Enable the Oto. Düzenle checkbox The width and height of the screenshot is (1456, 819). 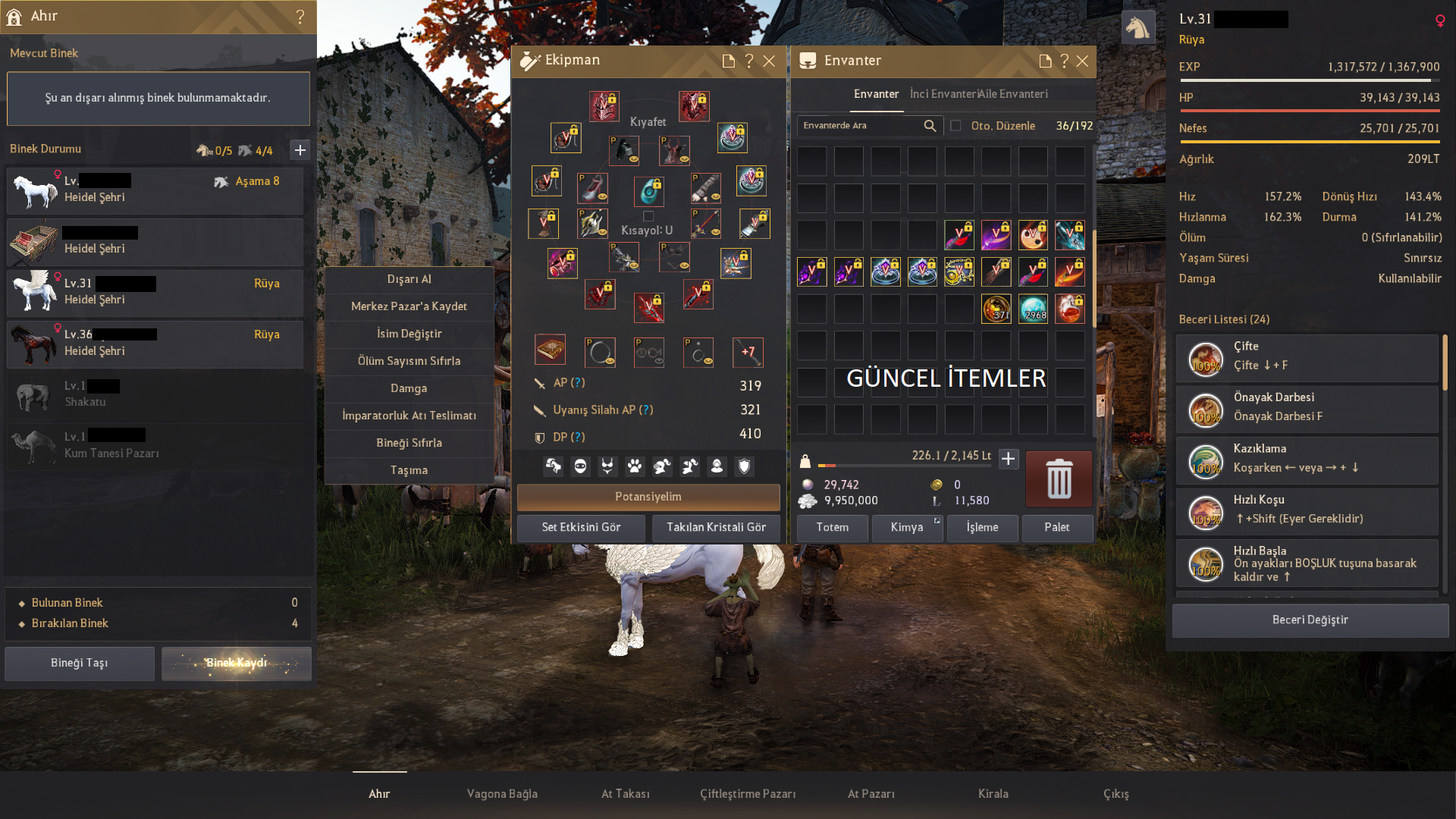coord(956,126)
